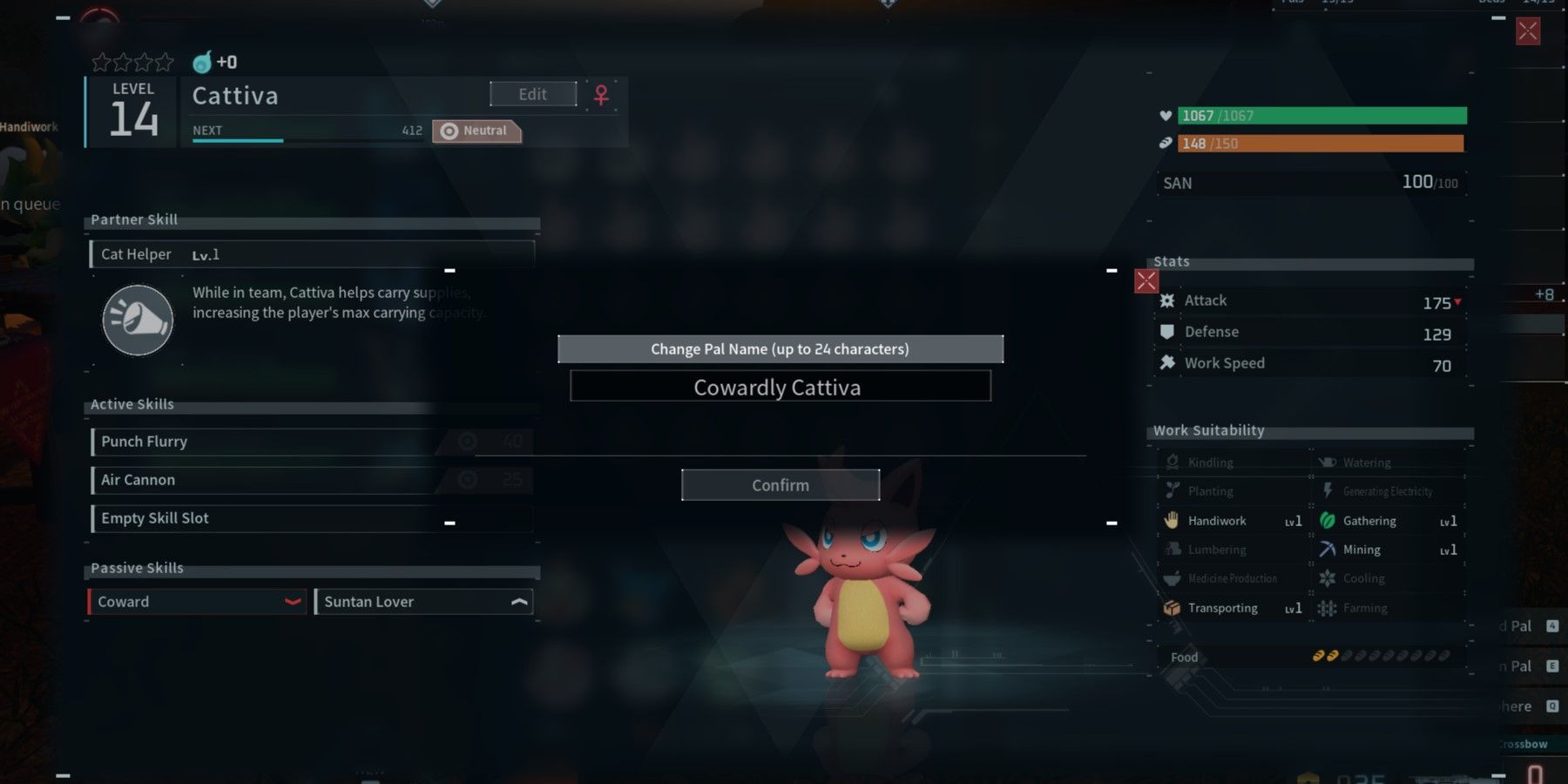Close the rename dialog with red X
1568x784 pixels.
coord(1146,281)
